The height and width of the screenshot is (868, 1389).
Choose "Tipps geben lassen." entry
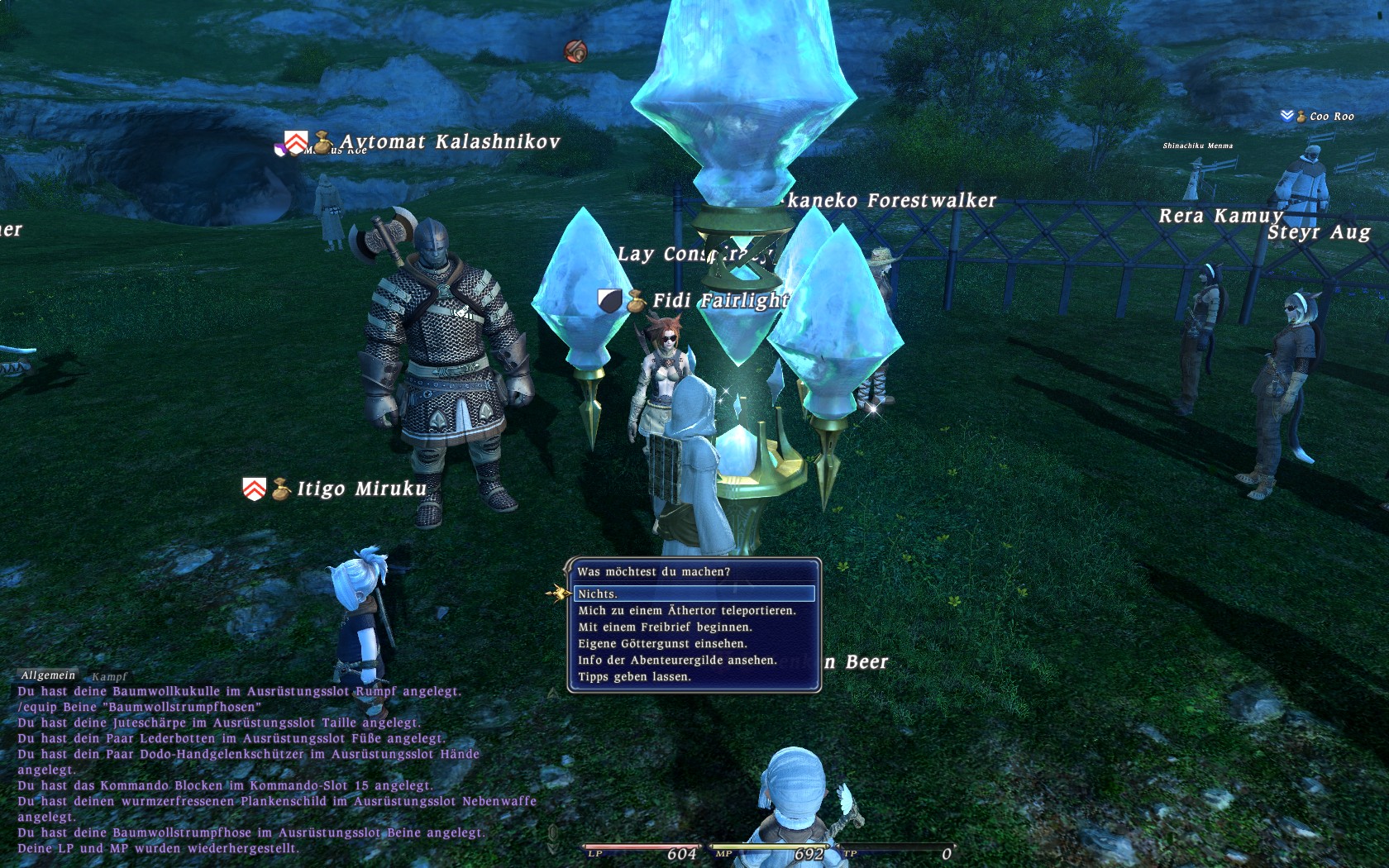point(634,677)
